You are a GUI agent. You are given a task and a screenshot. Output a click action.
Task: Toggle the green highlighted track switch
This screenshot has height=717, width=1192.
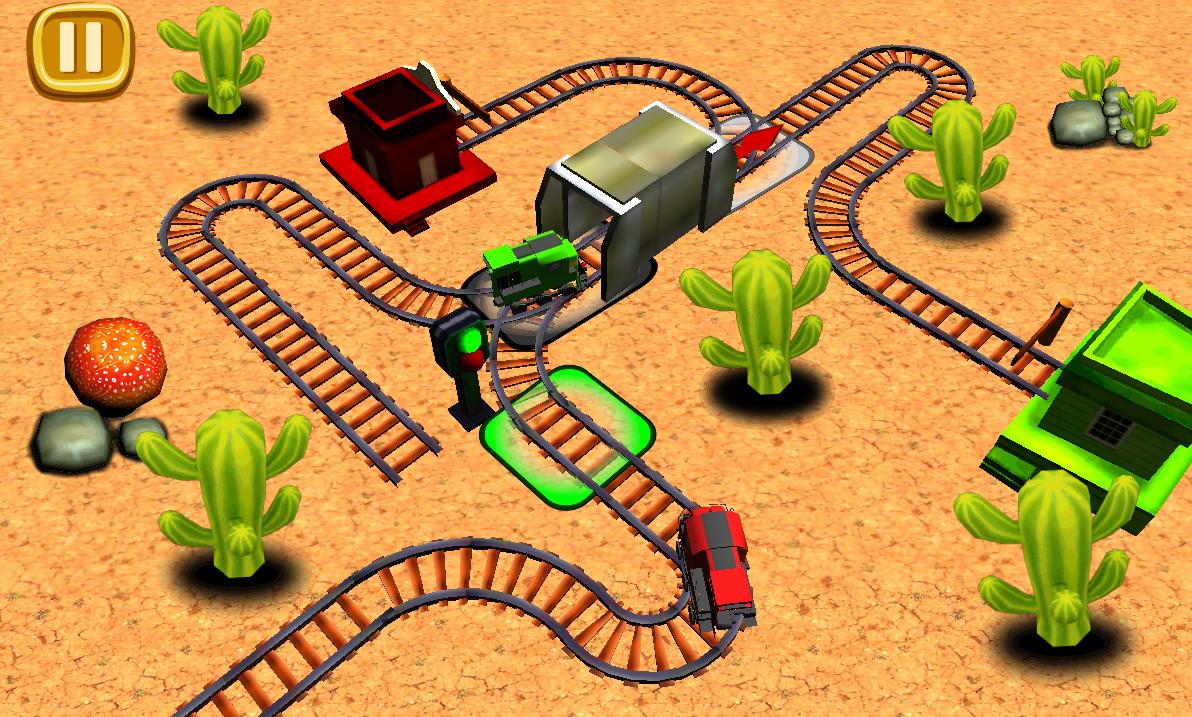click(x=567, y=437)
